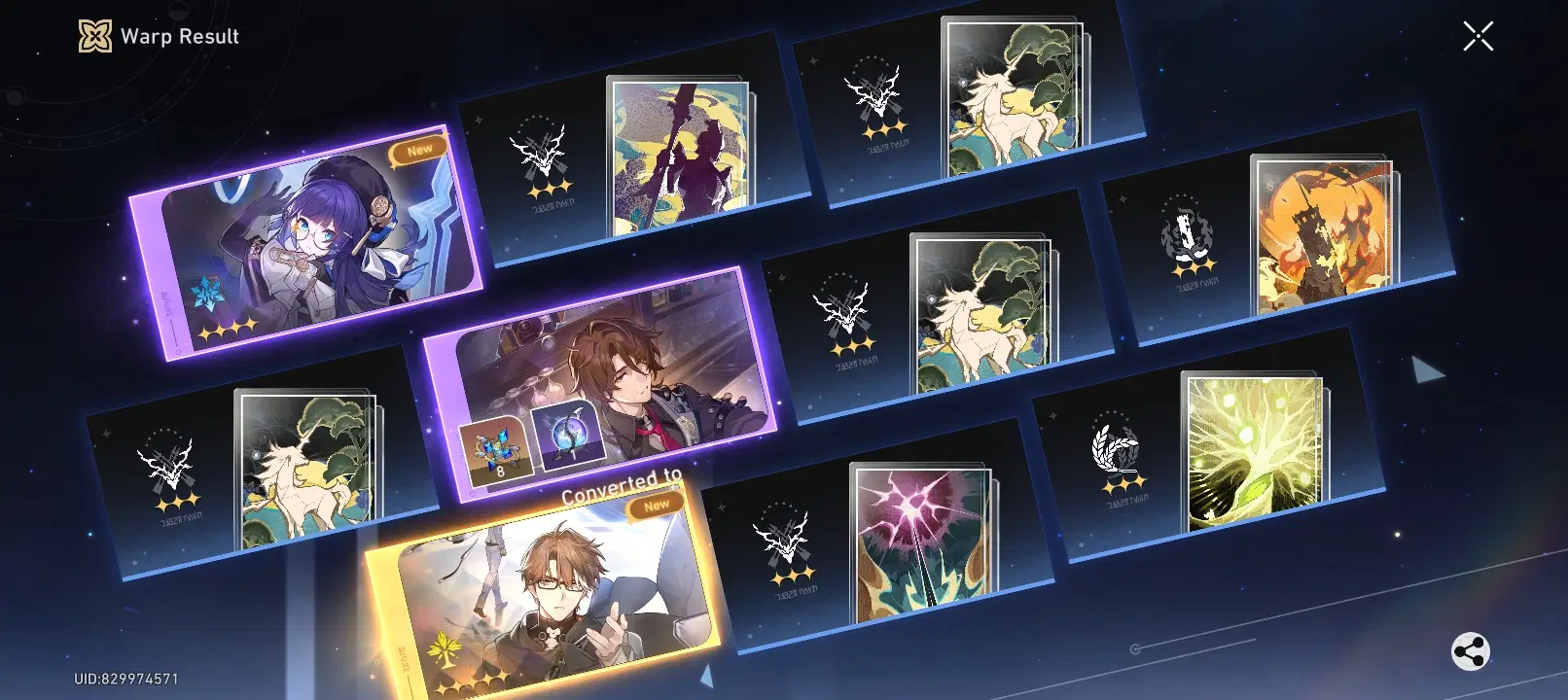Select the Warp Result title text
1568x700 pixels.
(x=179, y=37)
